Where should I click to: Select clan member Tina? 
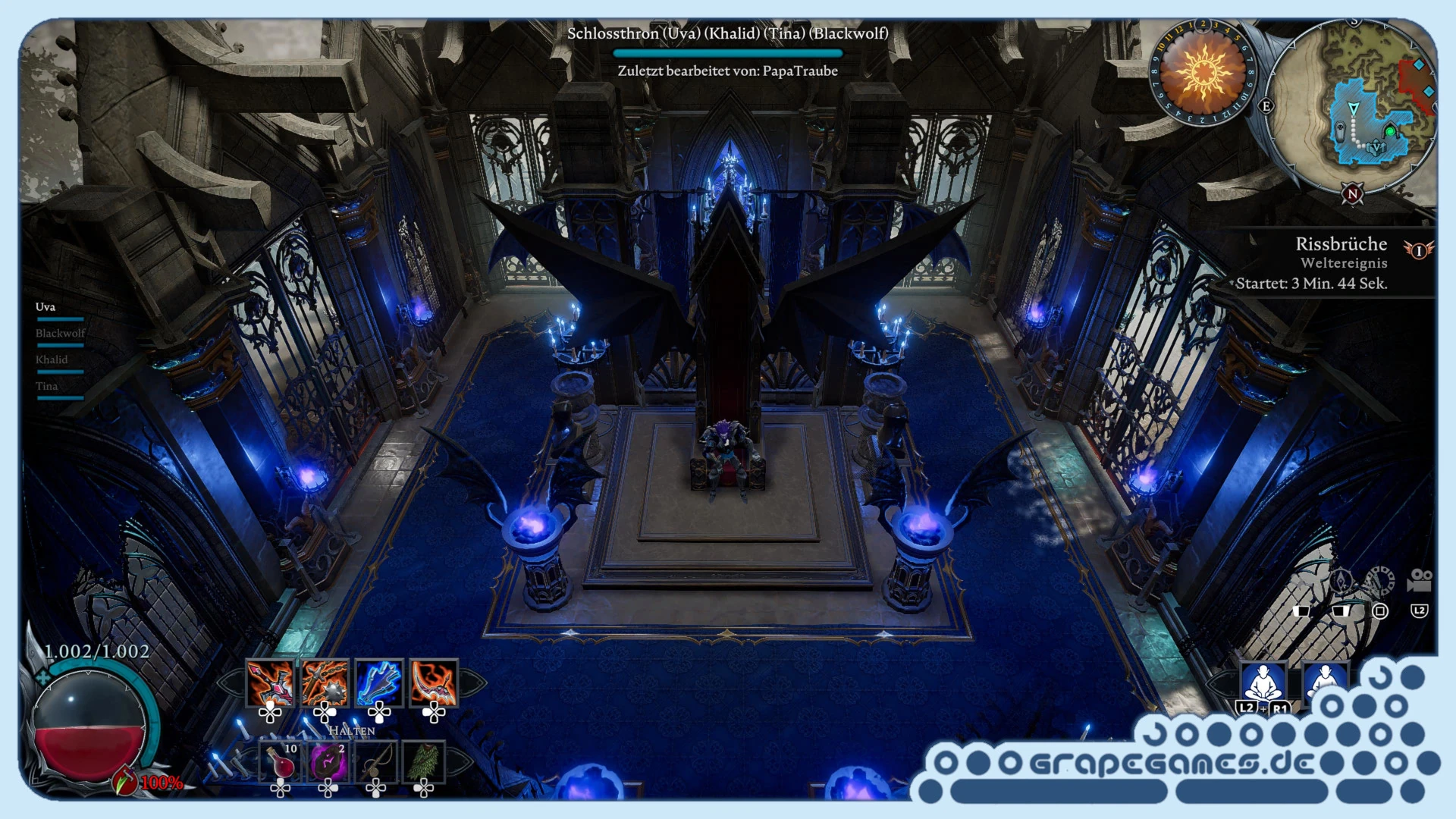pyautogui.click(x=47, y=387)
